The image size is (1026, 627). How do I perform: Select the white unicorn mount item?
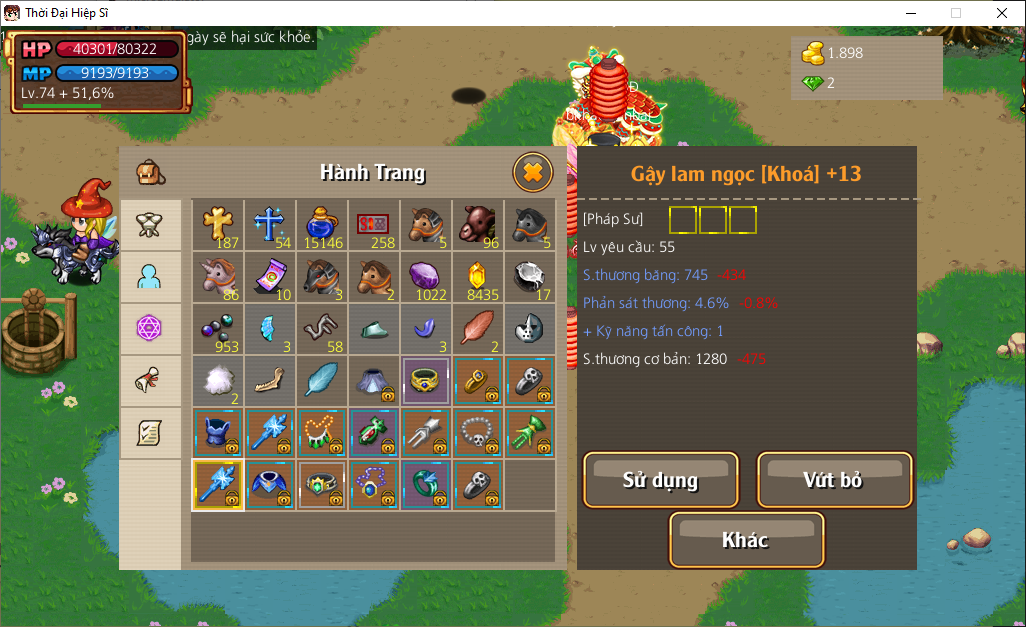point(217,277)
